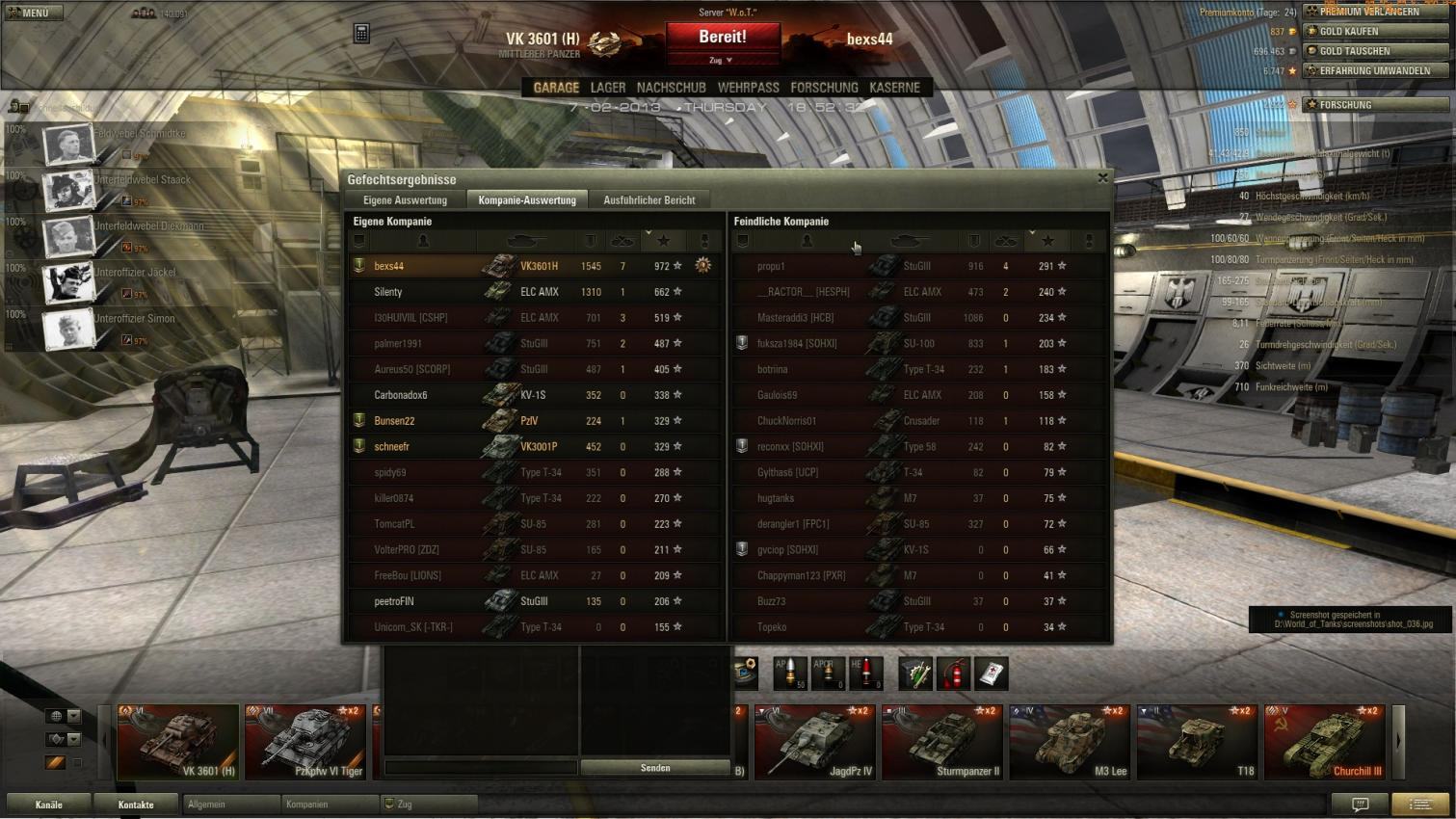Click the red Bereit! battle button
This screenshot has height=819, width=1456.
click(x=723, y=38)
